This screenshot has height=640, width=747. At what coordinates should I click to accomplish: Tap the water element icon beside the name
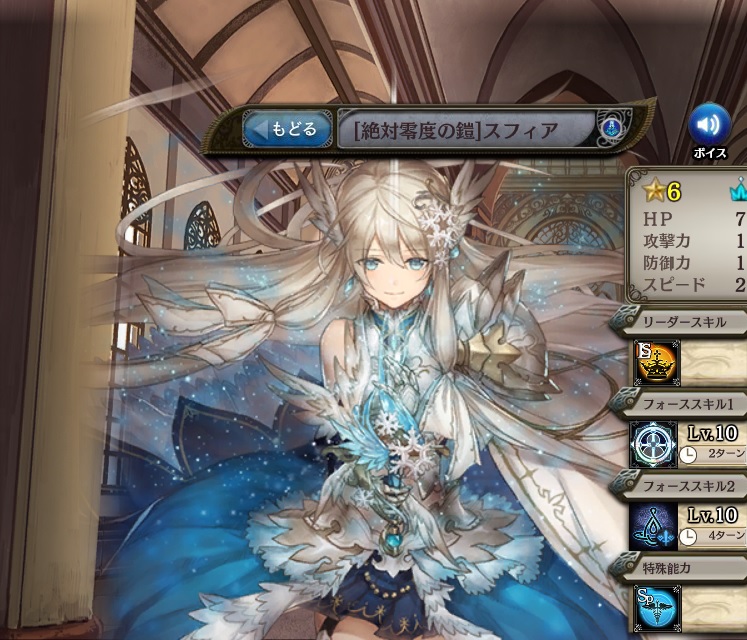(611, 129)
